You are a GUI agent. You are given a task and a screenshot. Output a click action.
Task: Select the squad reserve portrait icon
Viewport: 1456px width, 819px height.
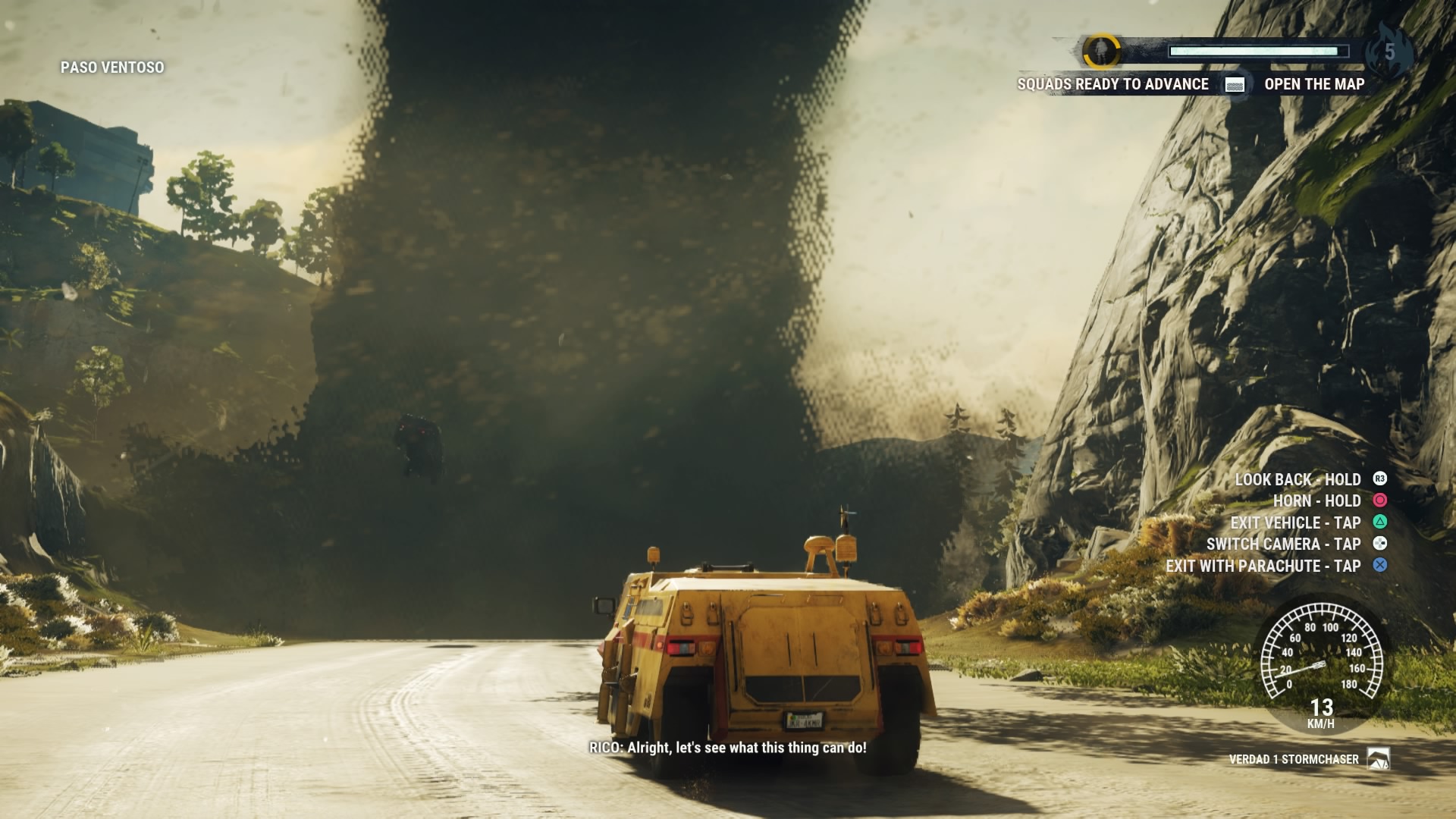click(1101, 52)
